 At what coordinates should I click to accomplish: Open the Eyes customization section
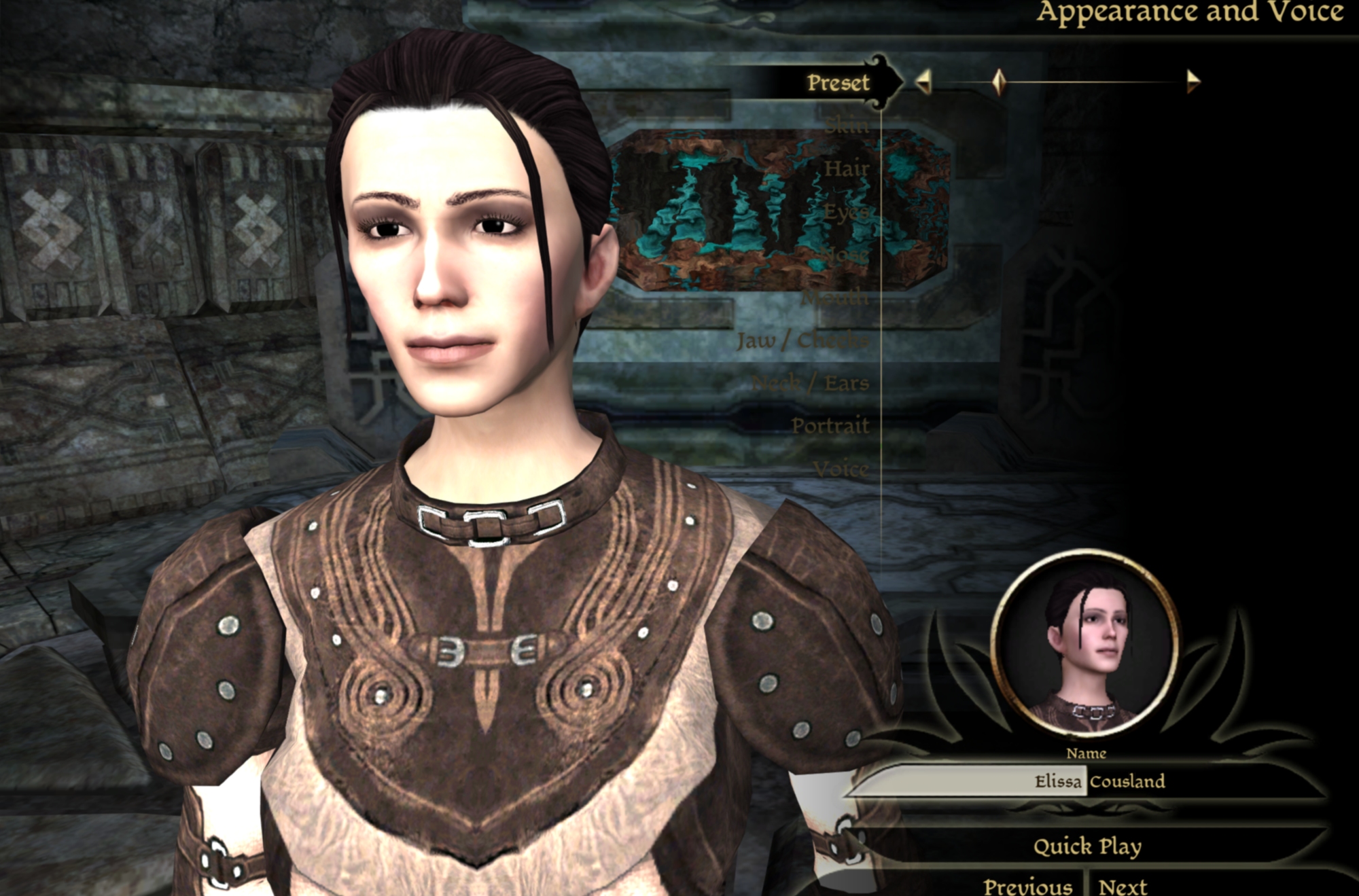(847, 212)
